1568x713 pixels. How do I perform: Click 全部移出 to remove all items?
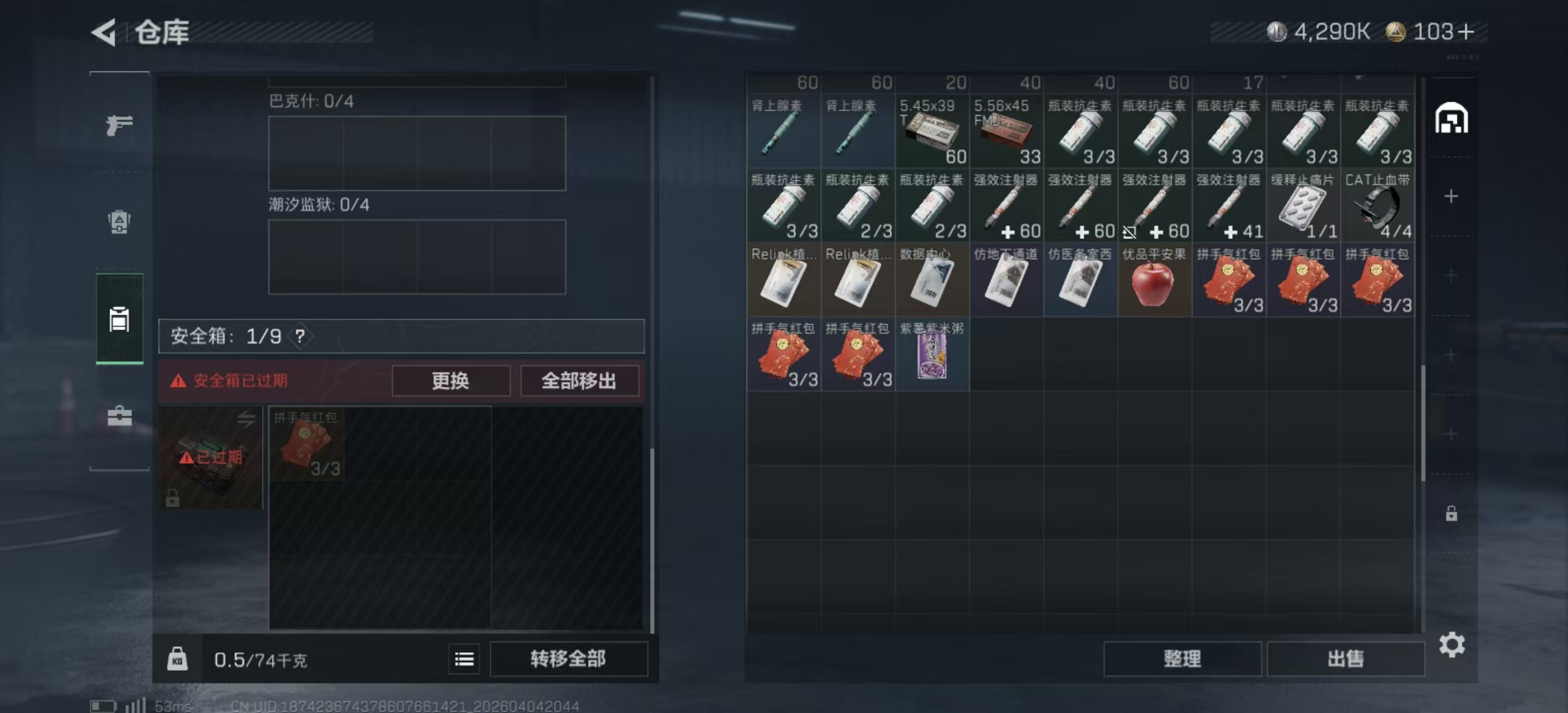tap(579, 381)
